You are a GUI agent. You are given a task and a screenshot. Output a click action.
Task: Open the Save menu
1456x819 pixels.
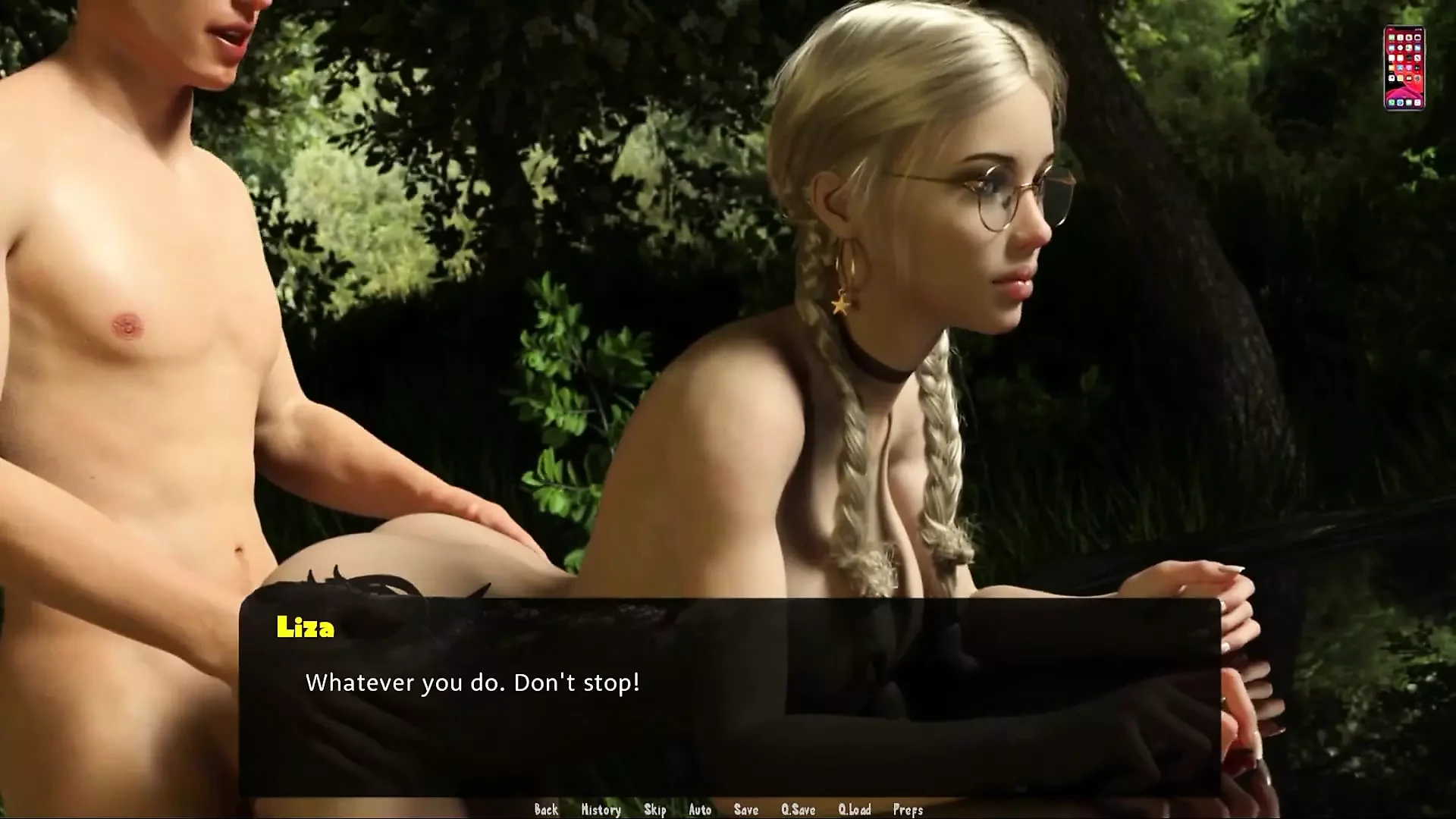[746, 810]
